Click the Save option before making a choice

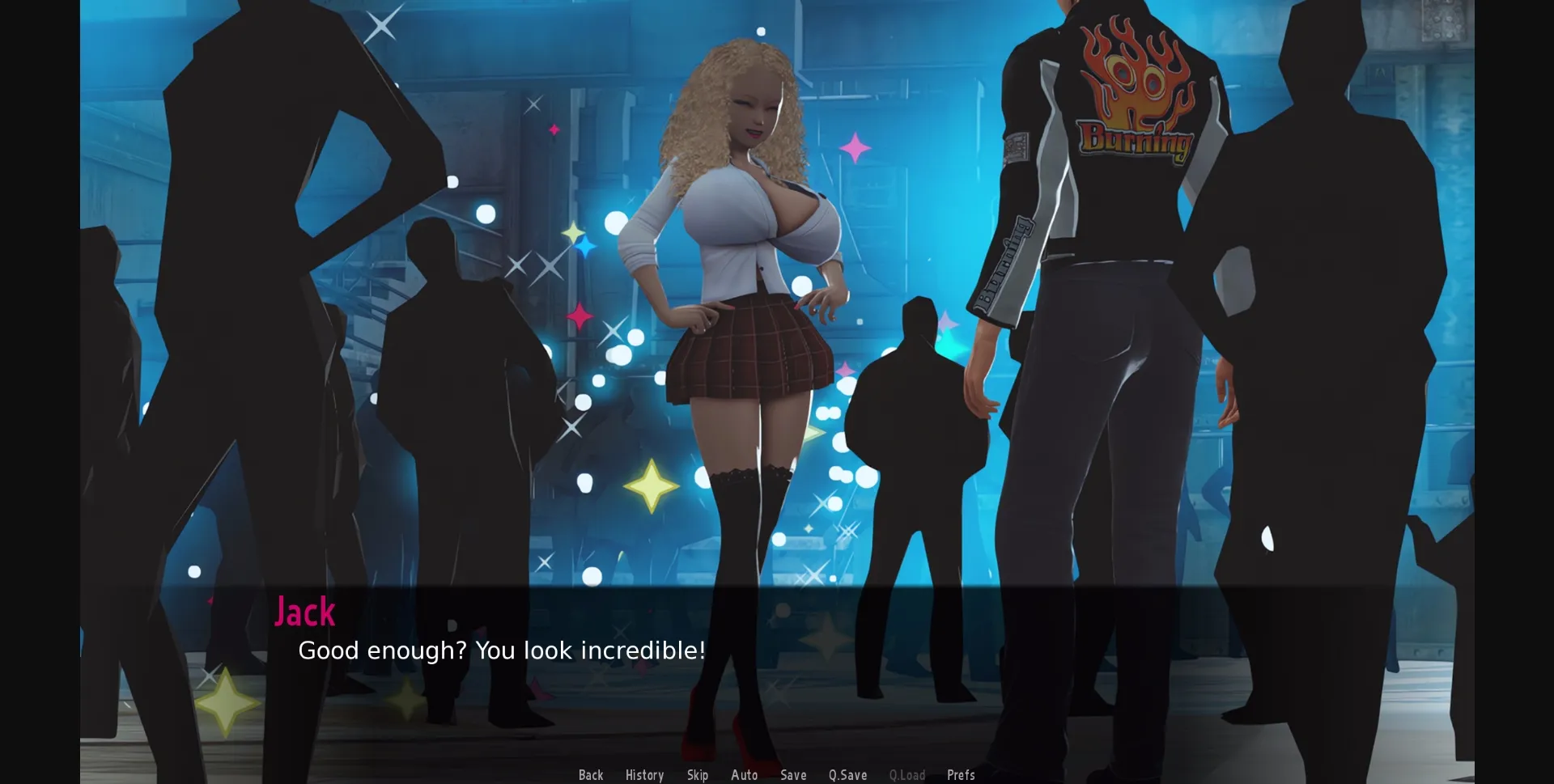coord(793,774)
